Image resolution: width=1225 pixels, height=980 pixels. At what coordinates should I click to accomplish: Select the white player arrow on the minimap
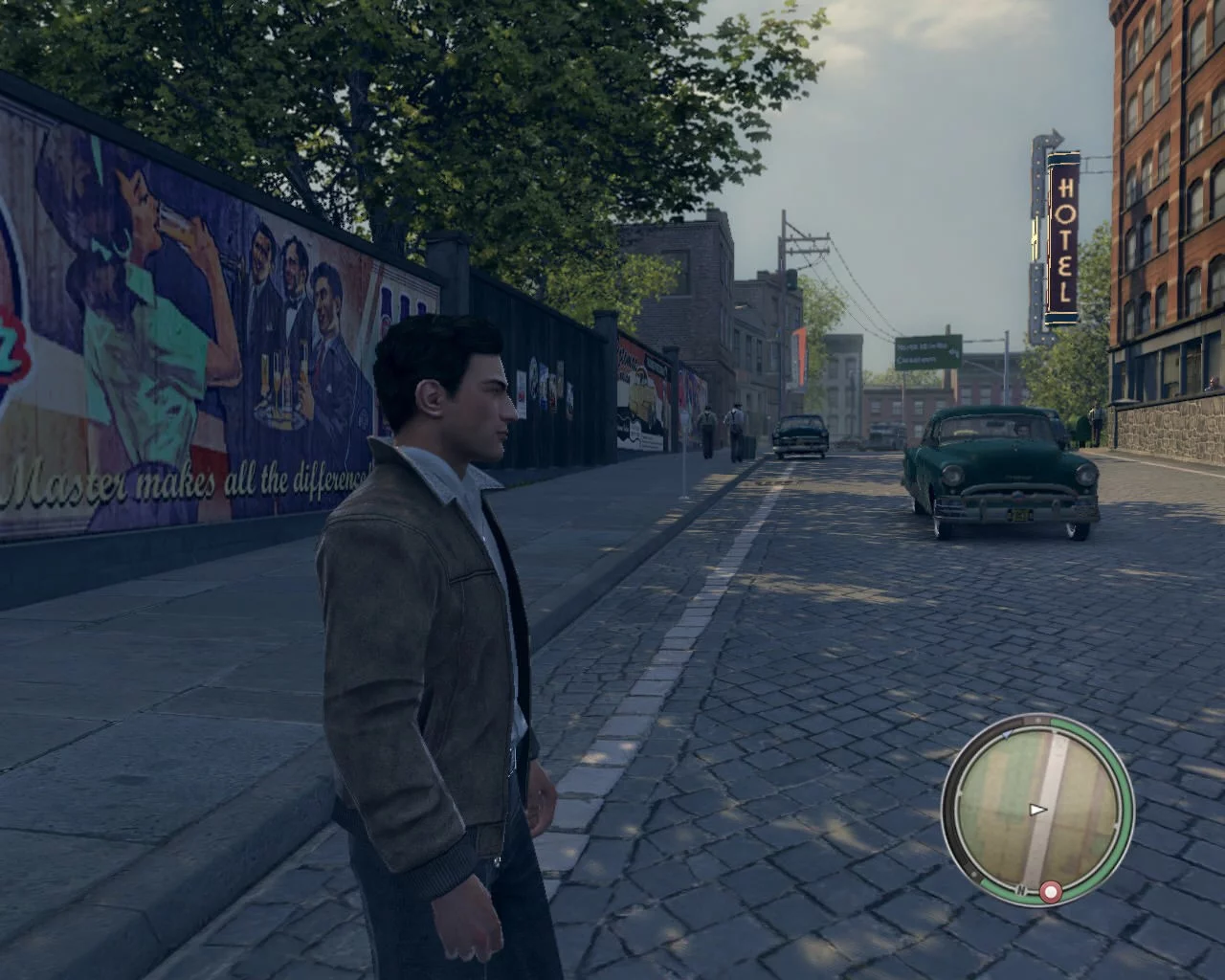(x=1037, y=810)
